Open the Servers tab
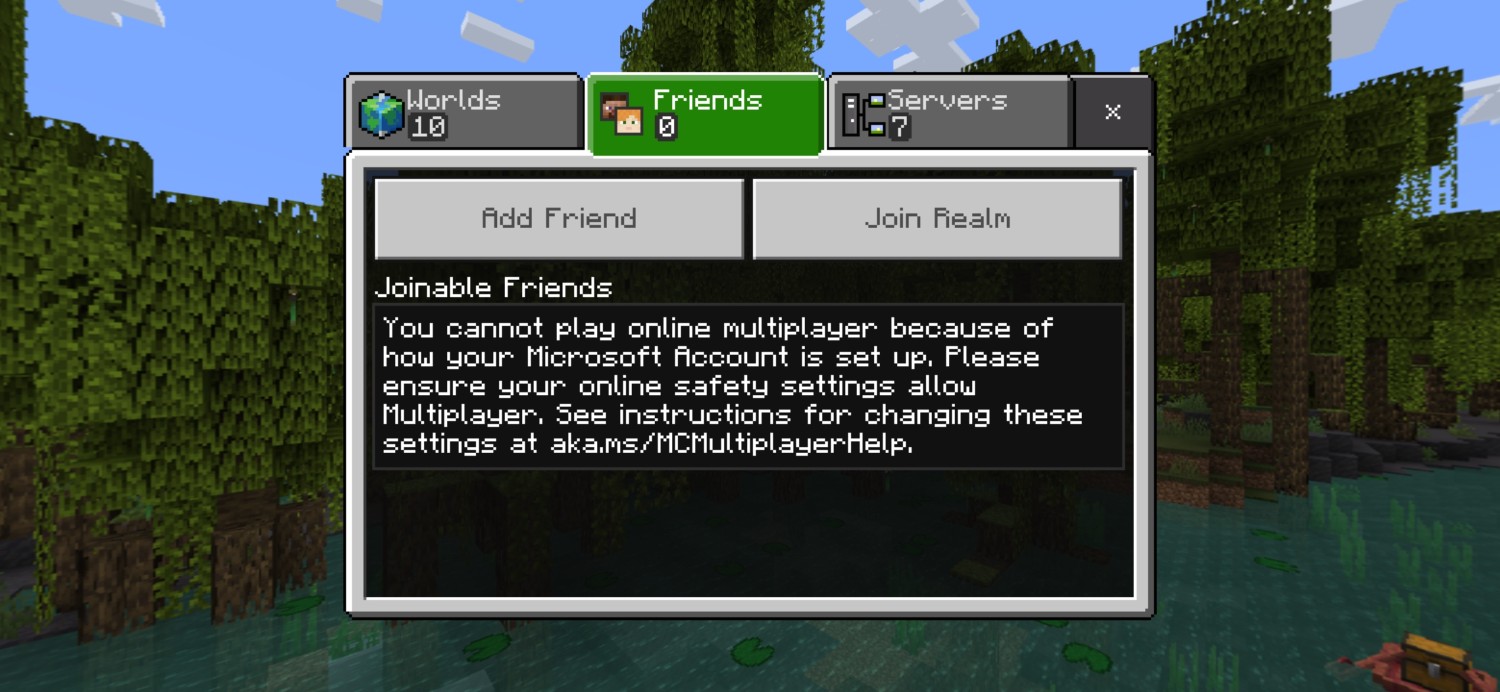 948,113
